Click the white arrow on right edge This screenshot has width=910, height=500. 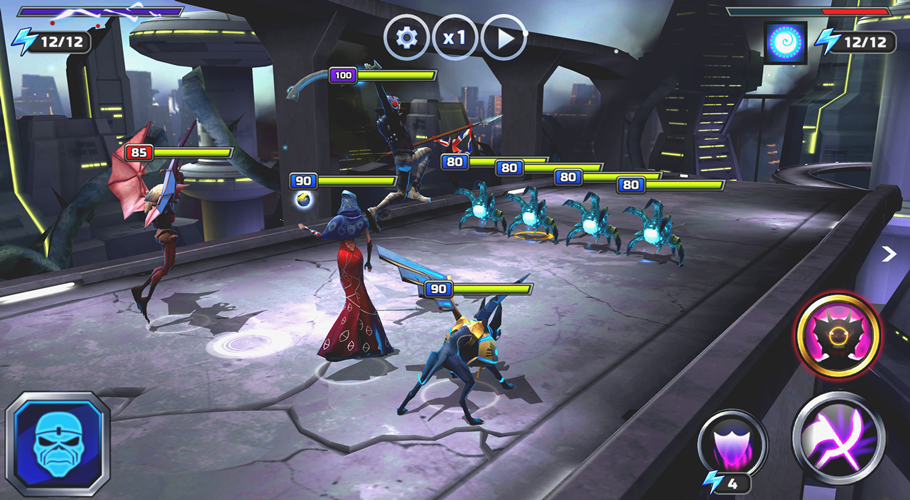click(x=888, y=255)
